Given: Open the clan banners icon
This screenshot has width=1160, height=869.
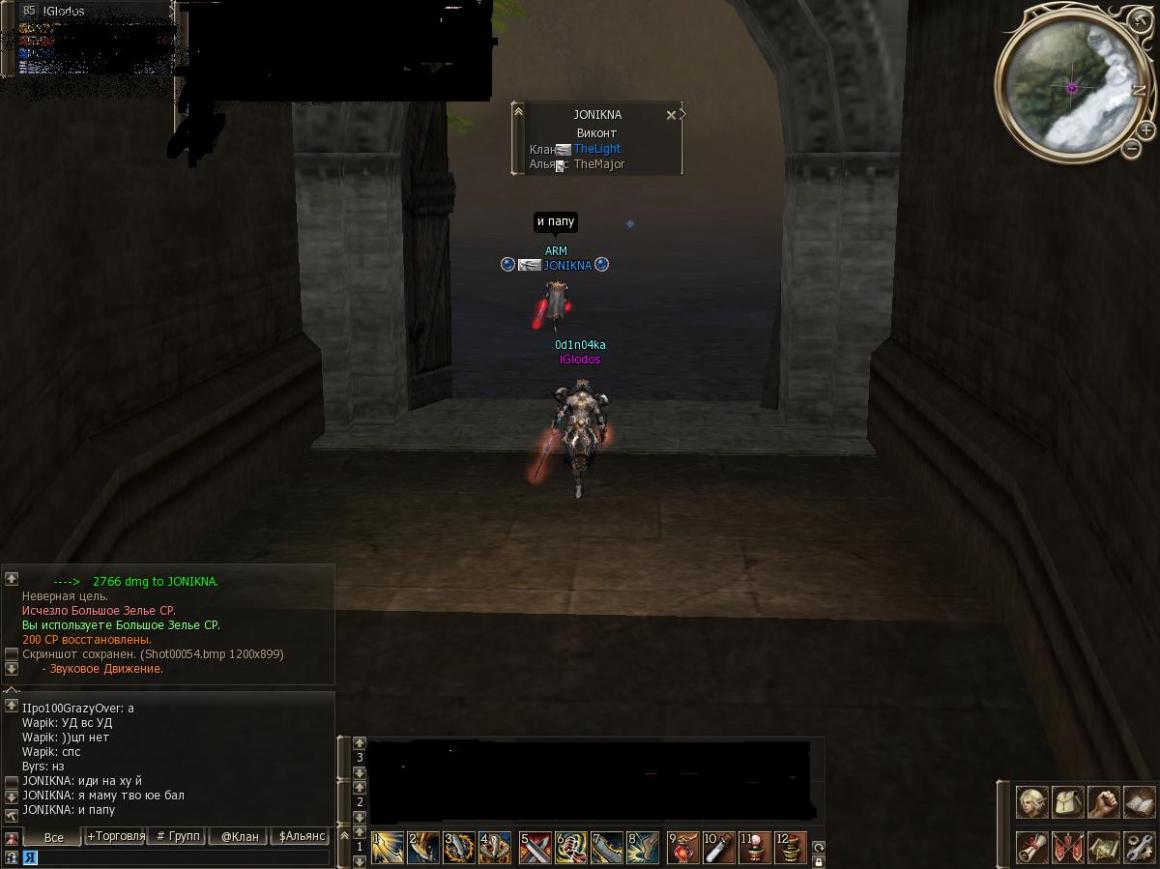Looking at the screenshot, I should pos(1067,847).
